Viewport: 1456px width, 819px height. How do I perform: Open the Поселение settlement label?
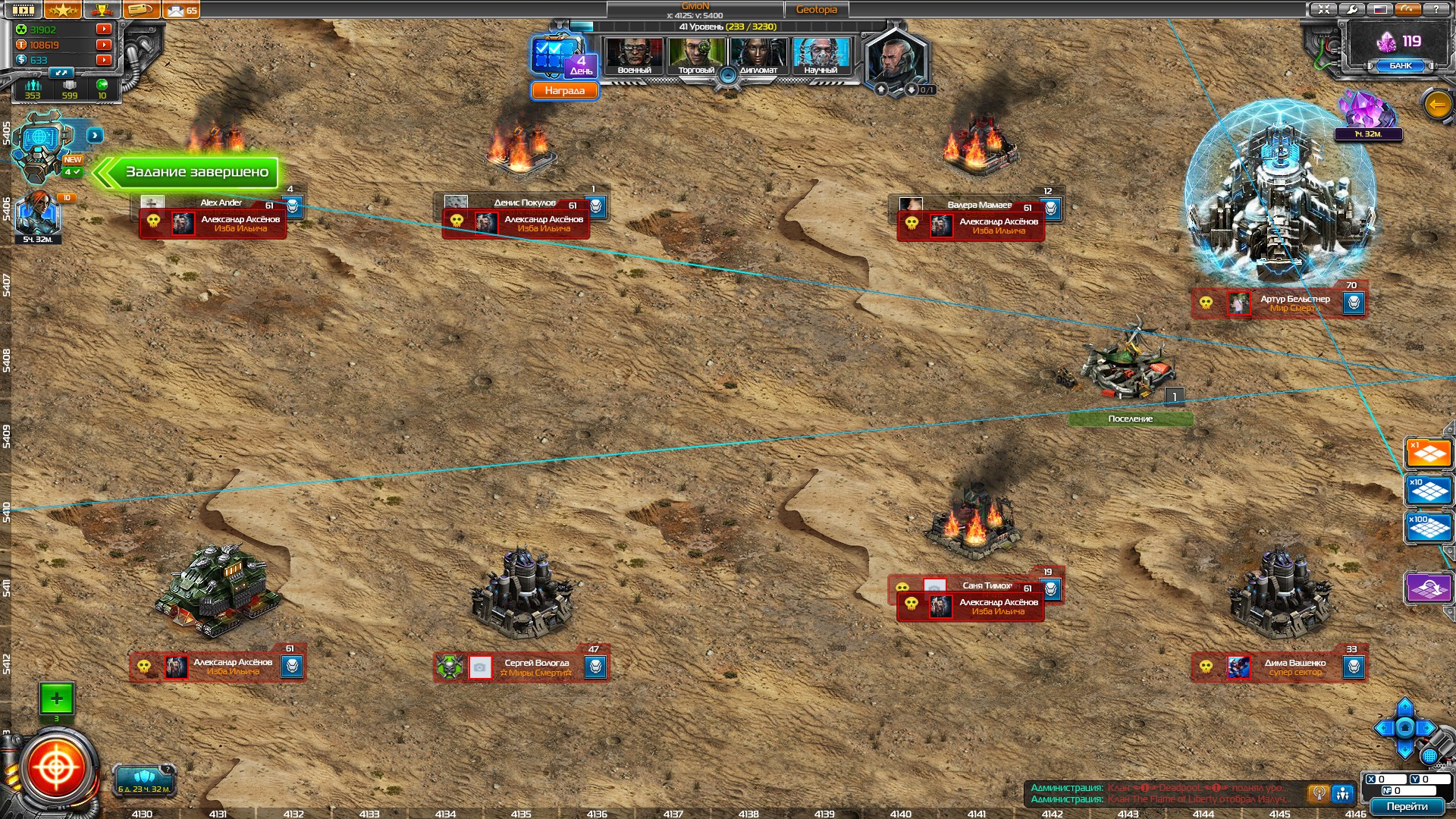[x=1130, y=419]
